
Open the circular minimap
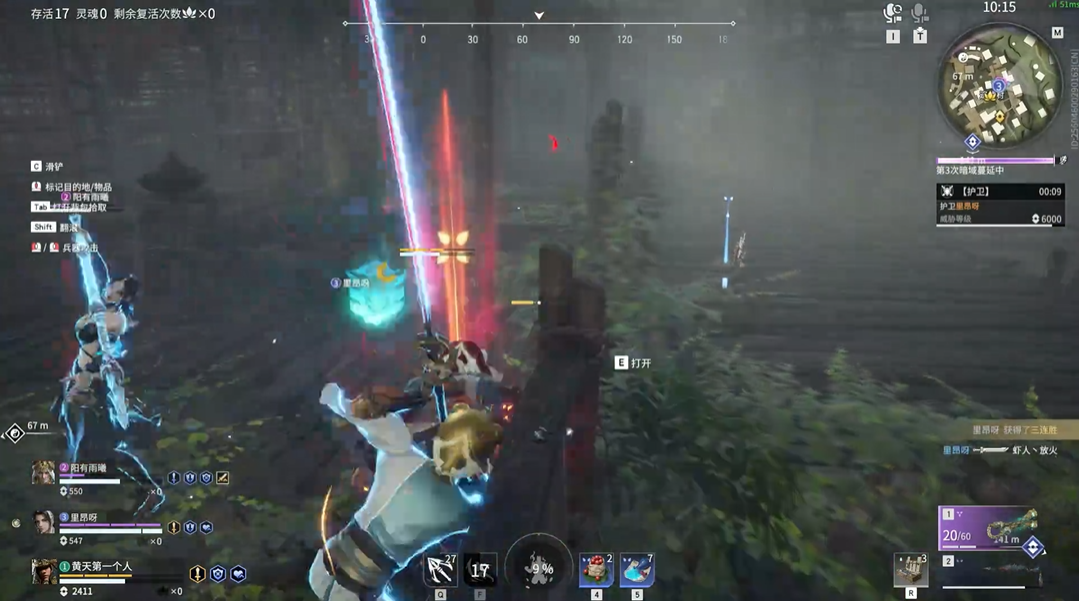click(x=999, y=86)
